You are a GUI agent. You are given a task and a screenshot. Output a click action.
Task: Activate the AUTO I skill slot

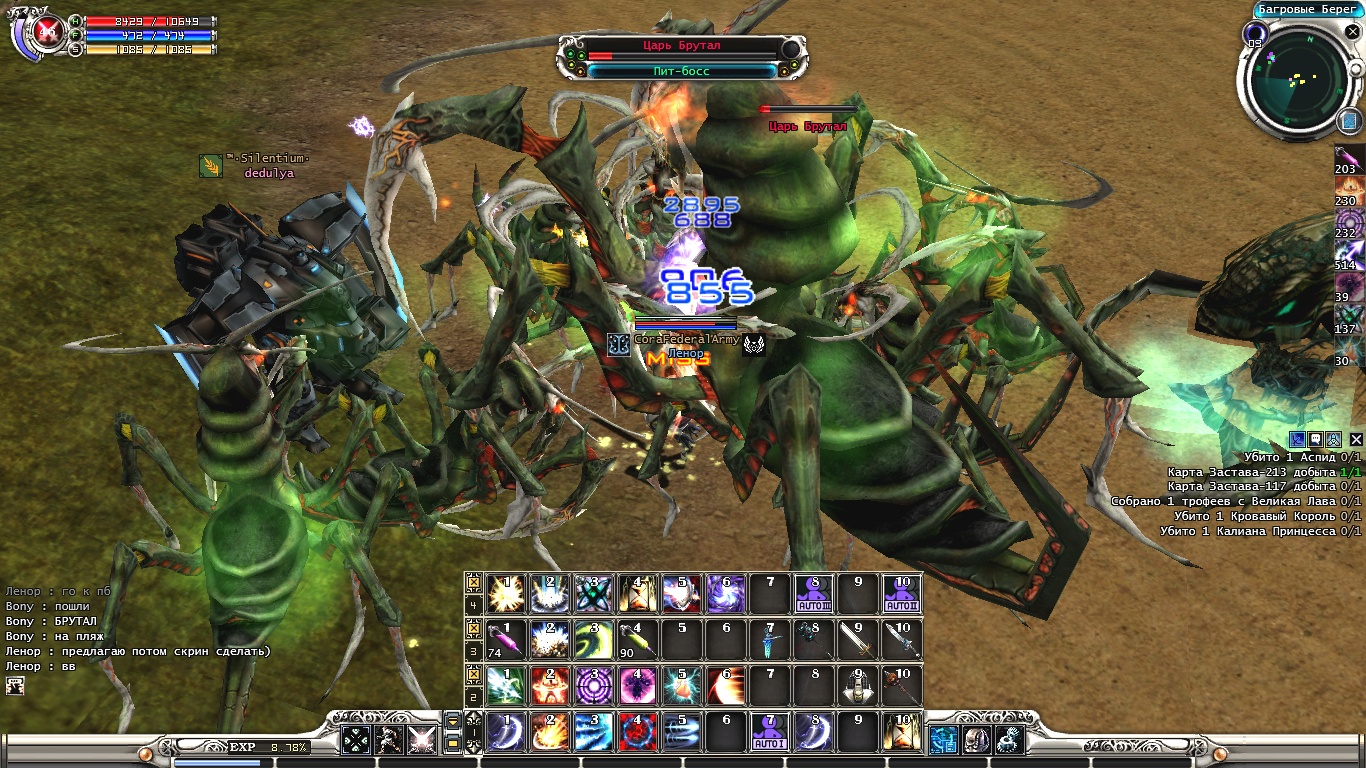pos(770,733)
